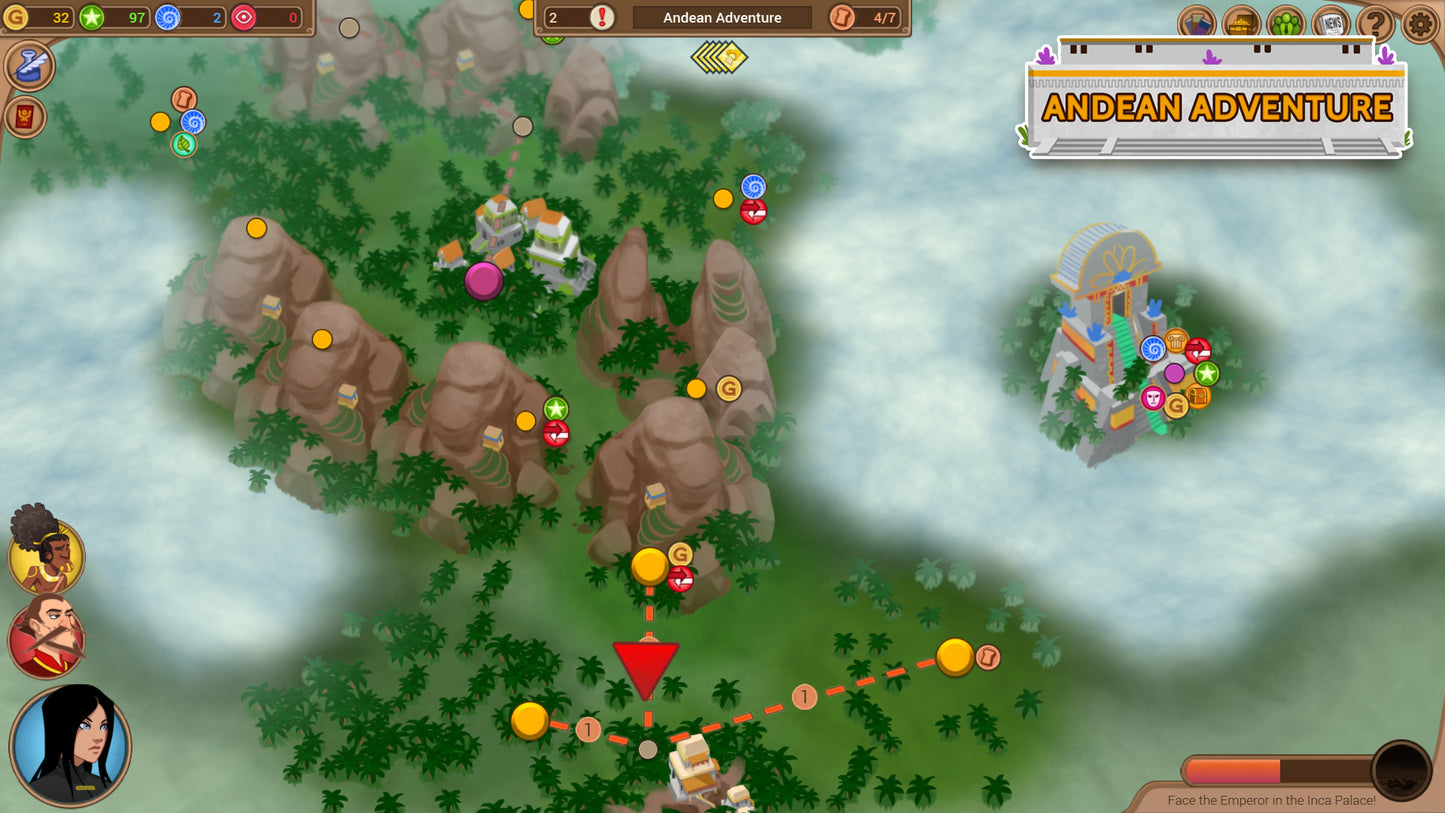The image size is (1445, 813).
Task: Show the News newspaper panel
Action: (1331, 24)
